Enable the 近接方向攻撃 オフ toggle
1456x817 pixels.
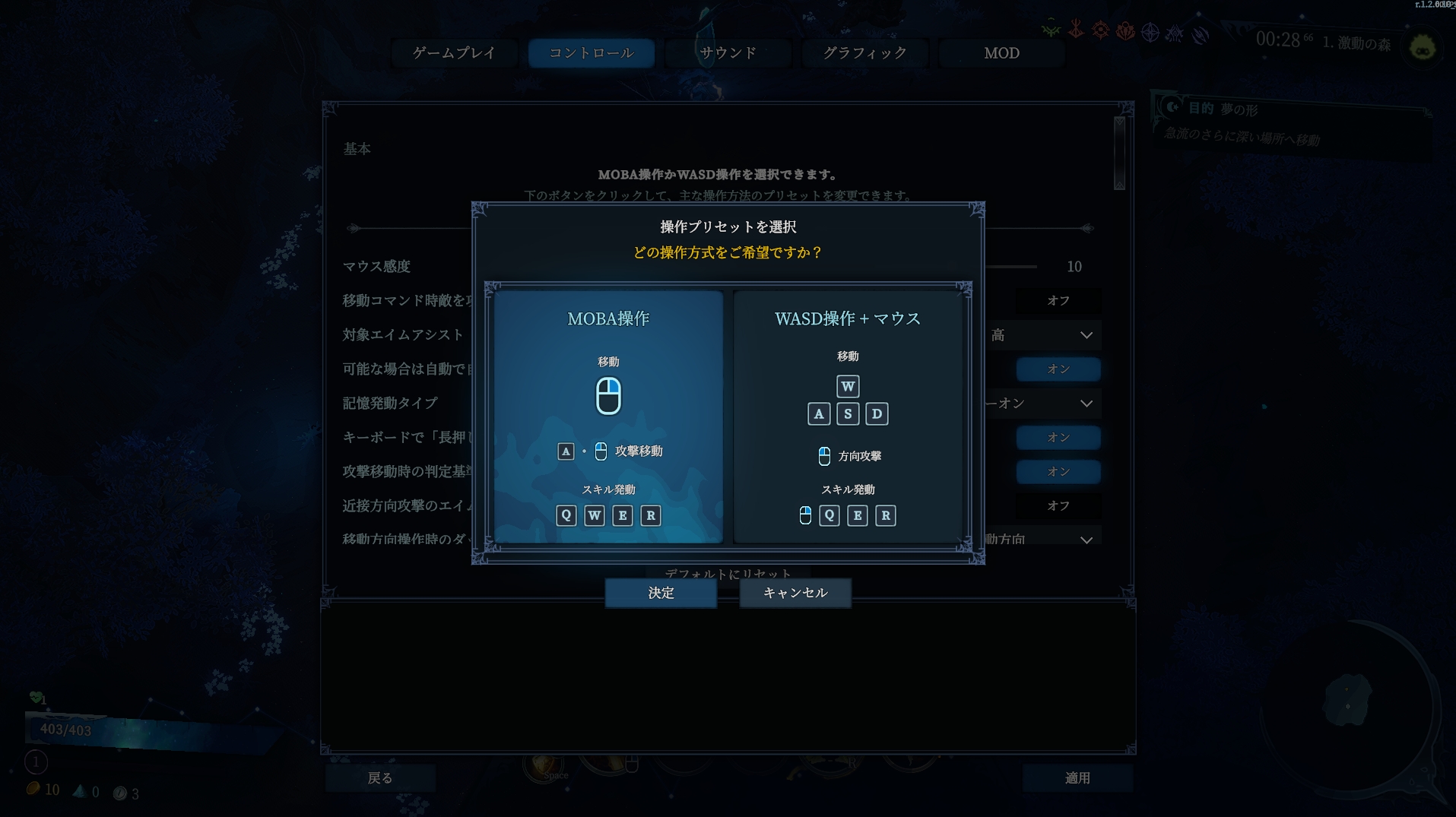[x=1060, y=505]
